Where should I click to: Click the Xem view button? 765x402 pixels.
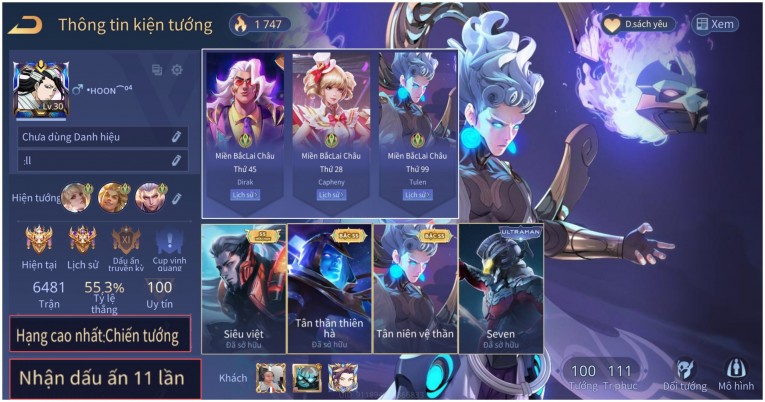[715, 25]
